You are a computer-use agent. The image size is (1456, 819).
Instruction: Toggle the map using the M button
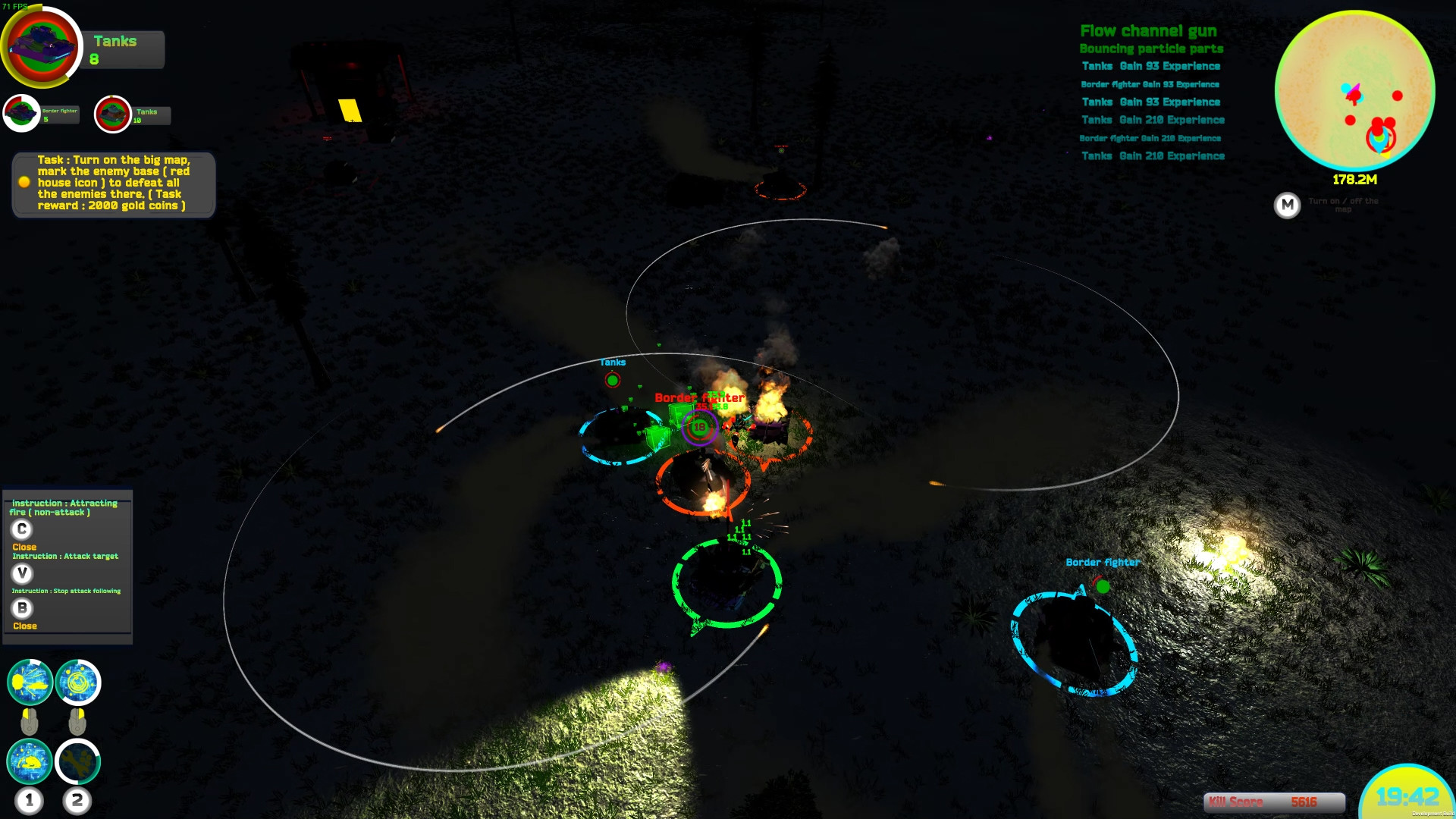click(x=1288, y=206)
